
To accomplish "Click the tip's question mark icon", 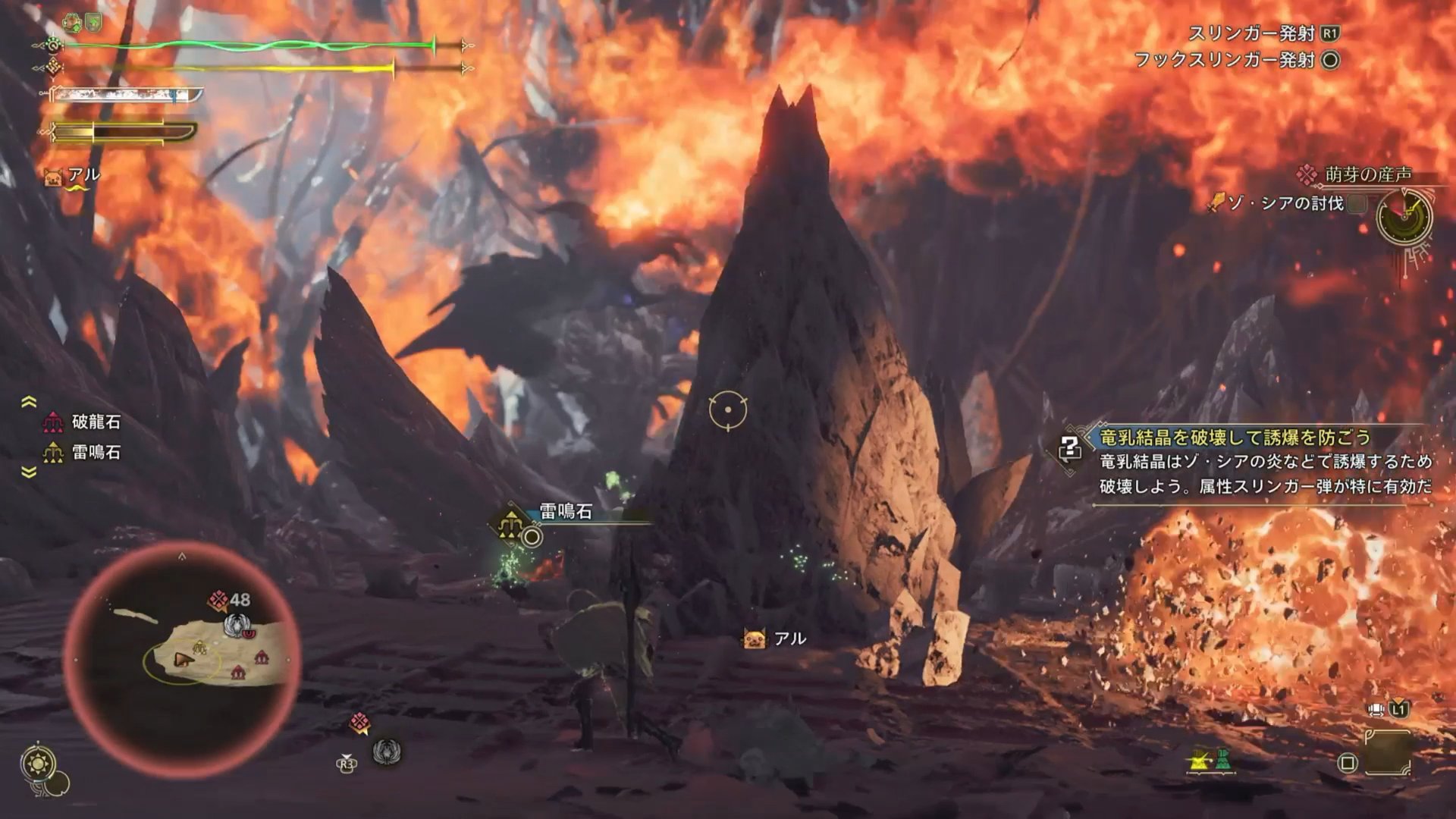I will (1069, 448).
